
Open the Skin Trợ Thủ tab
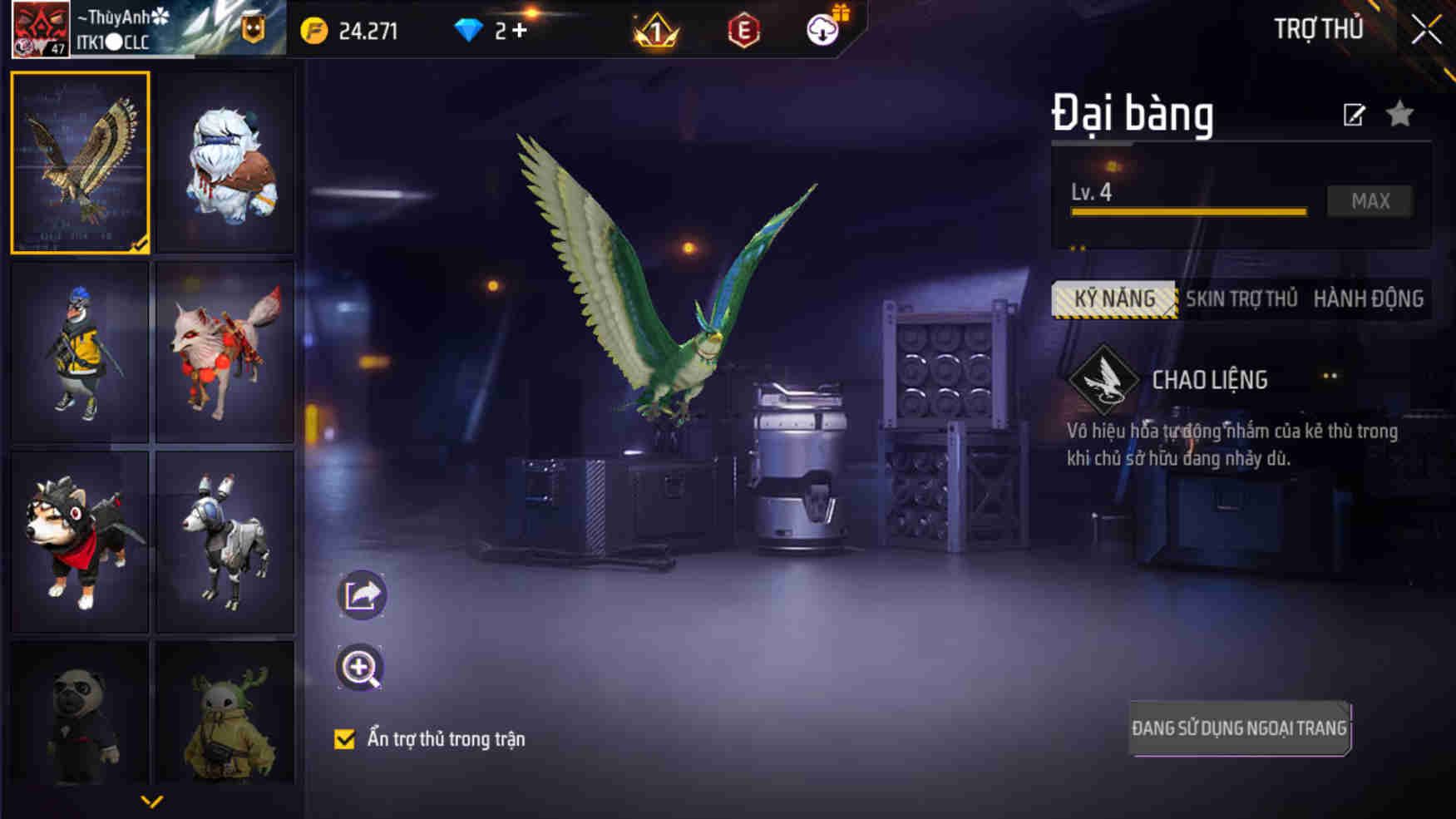pos(1241,299)
